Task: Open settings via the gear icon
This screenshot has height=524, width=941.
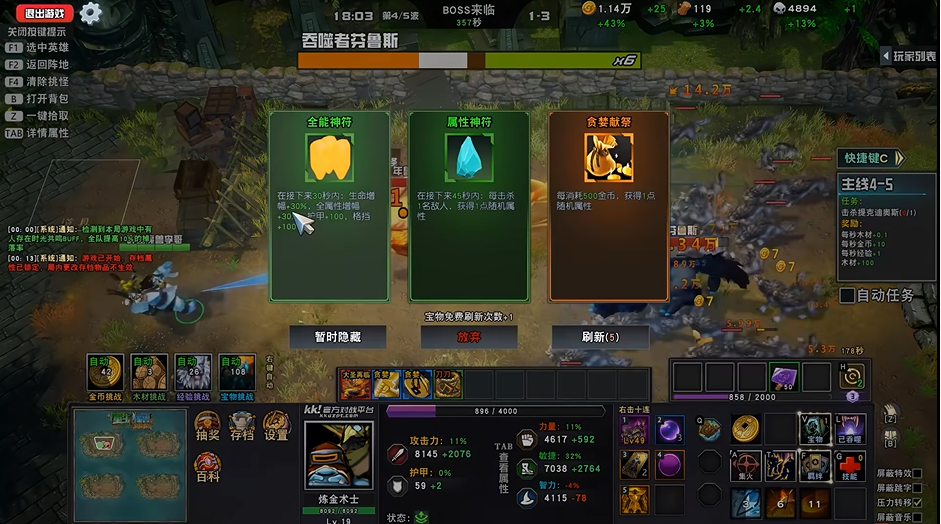Action: 91,13
